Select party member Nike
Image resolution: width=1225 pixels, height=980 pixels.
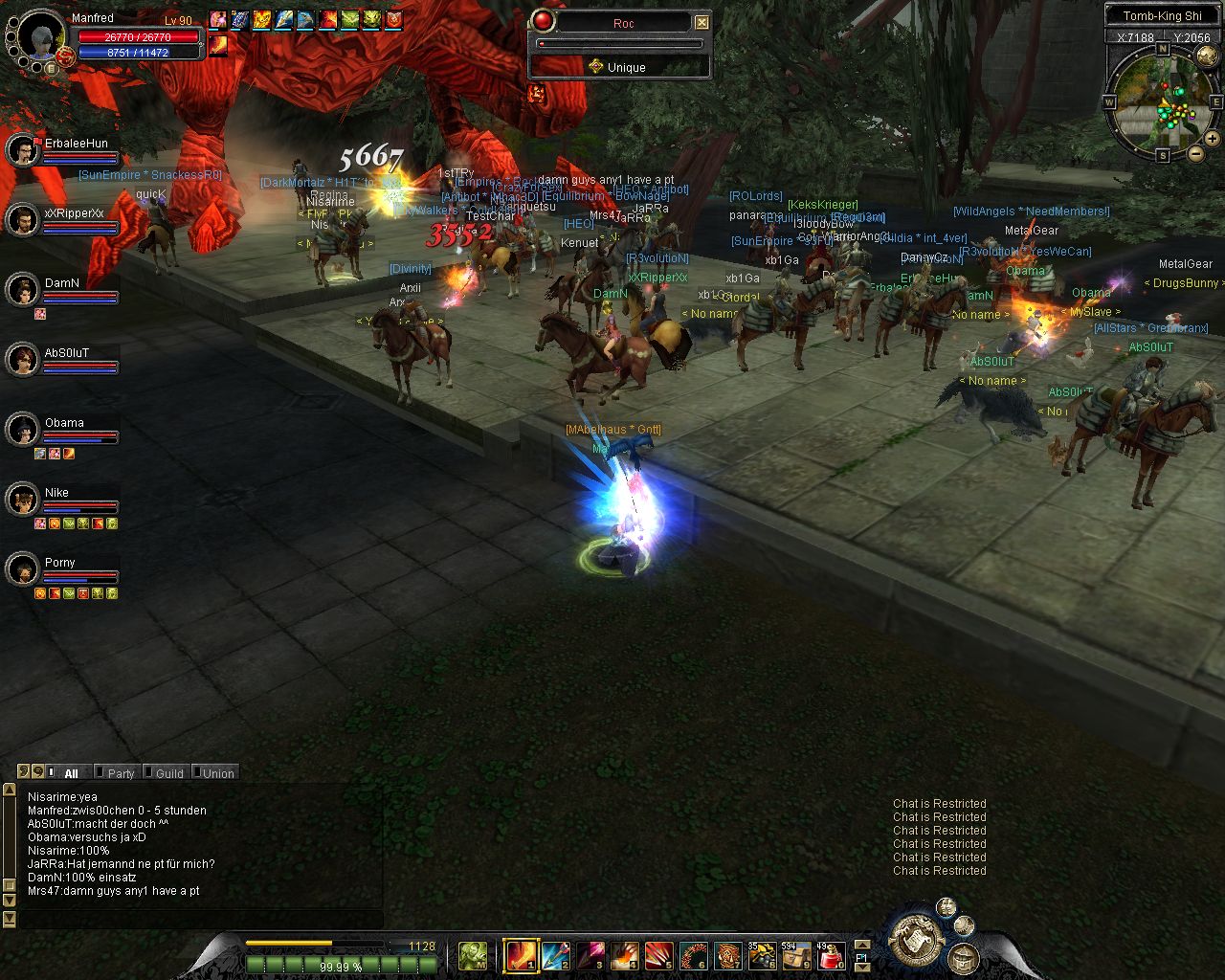[x=22, y=500]
